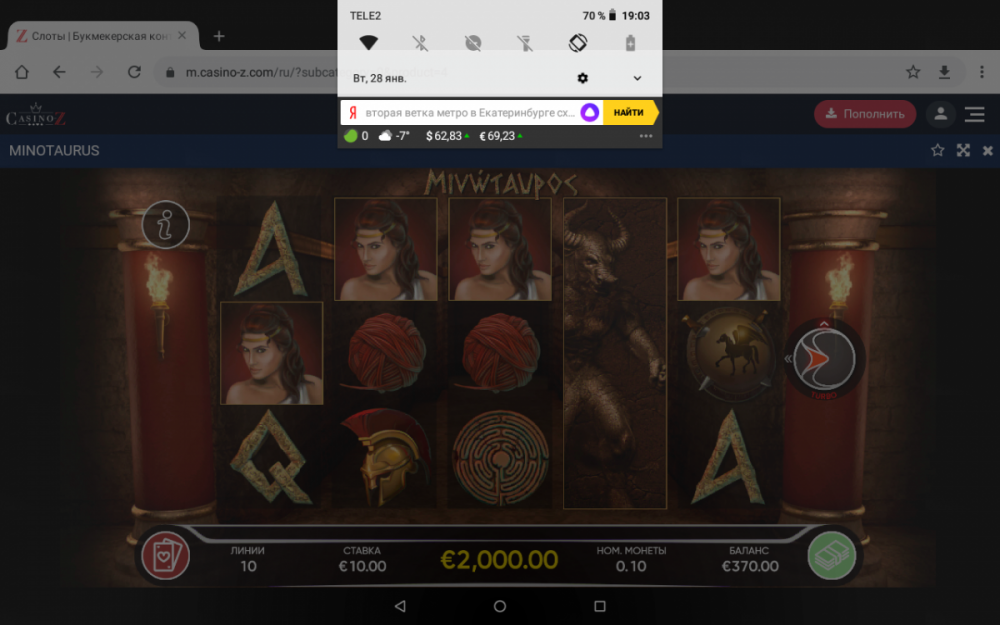Open the user profile icon

point(940,114)
